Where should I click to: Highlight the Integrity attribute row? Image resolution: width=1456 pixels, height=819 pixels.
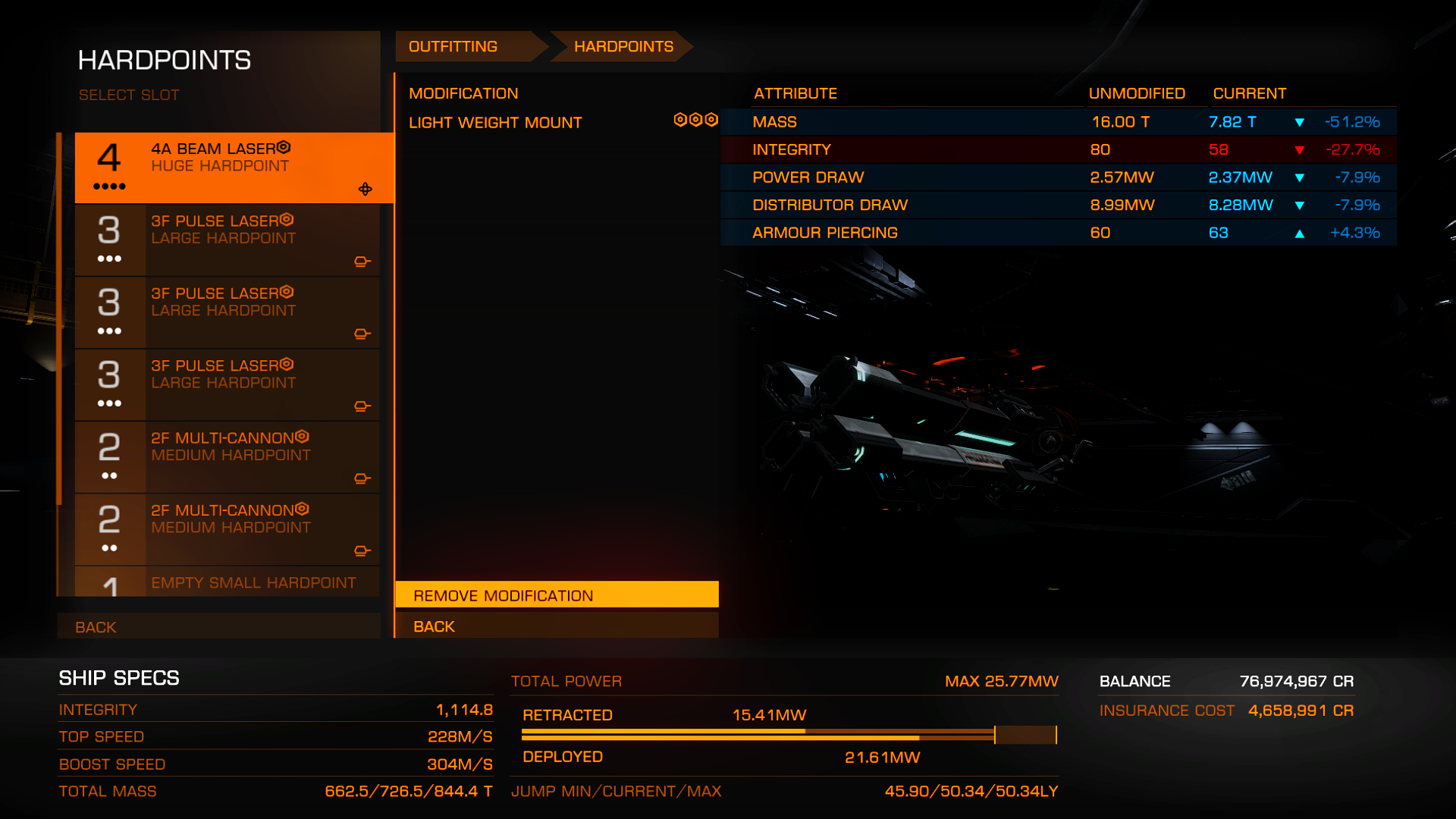[x=1058, y=150]
